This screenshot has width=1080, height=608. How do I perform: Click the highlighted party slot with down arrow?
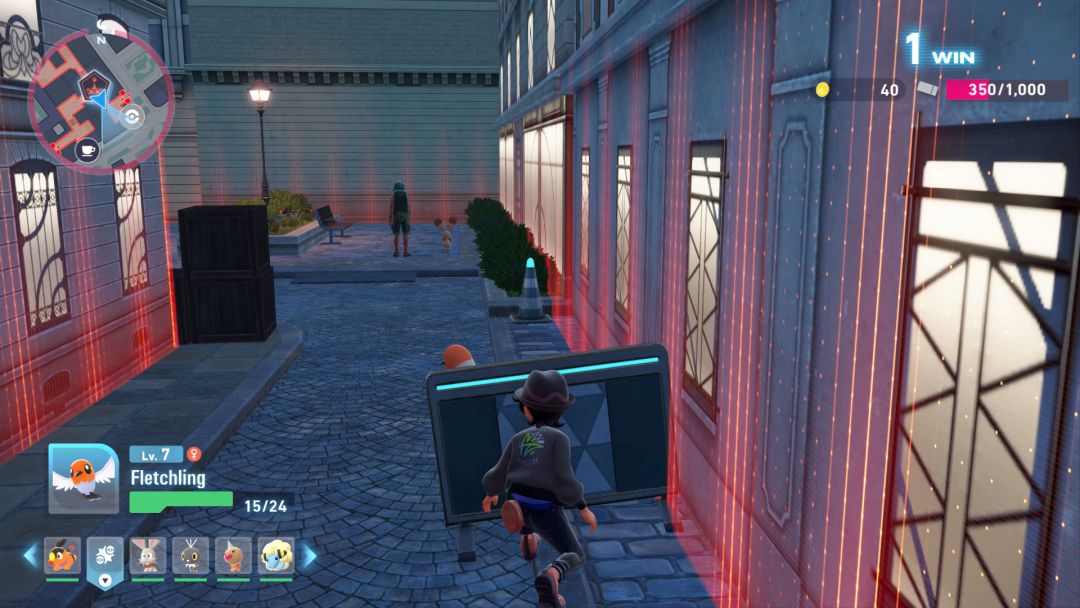[105, 559]
